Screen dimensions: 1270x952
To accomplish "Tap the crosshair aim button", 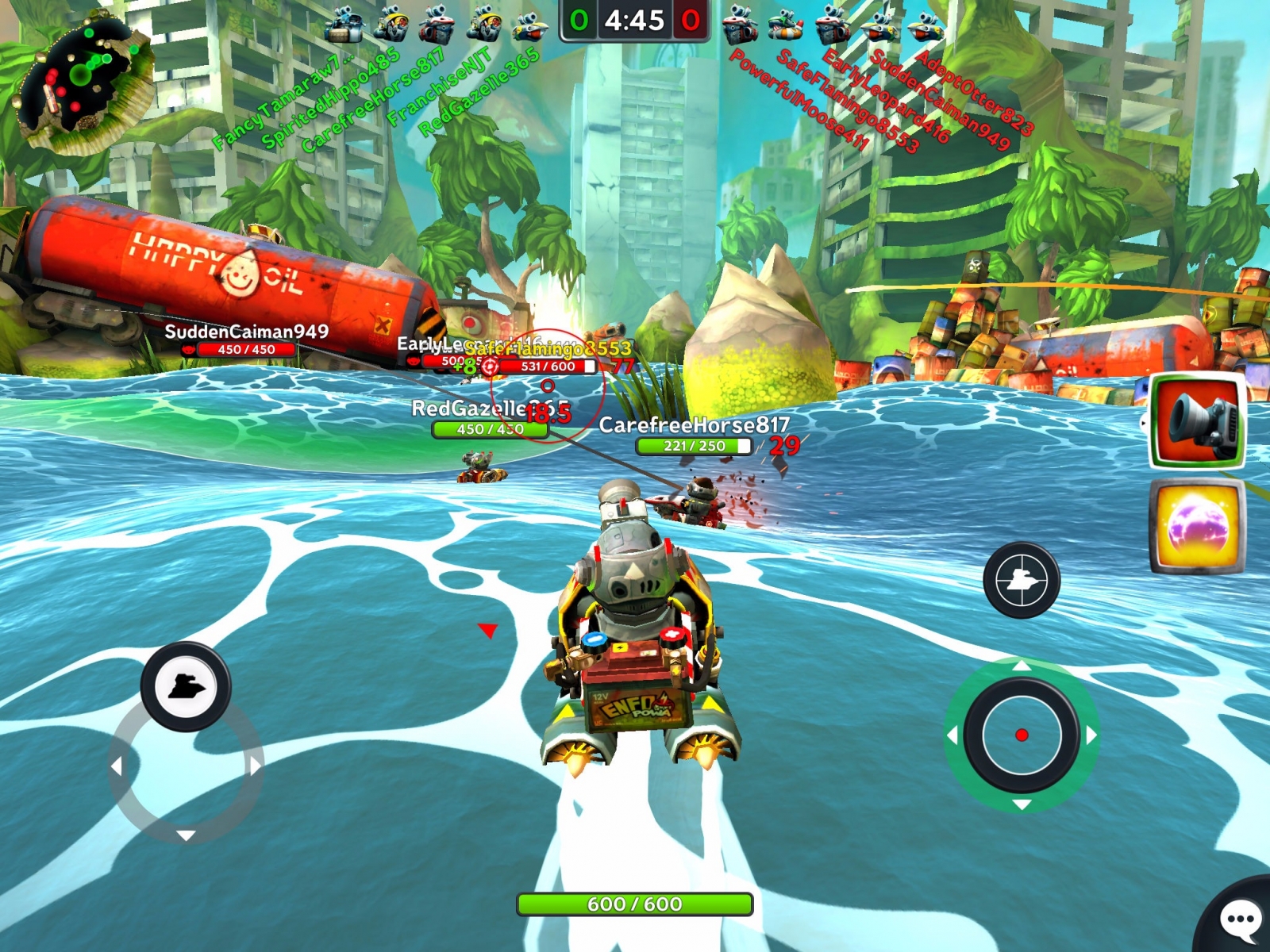I will 1022,580.
